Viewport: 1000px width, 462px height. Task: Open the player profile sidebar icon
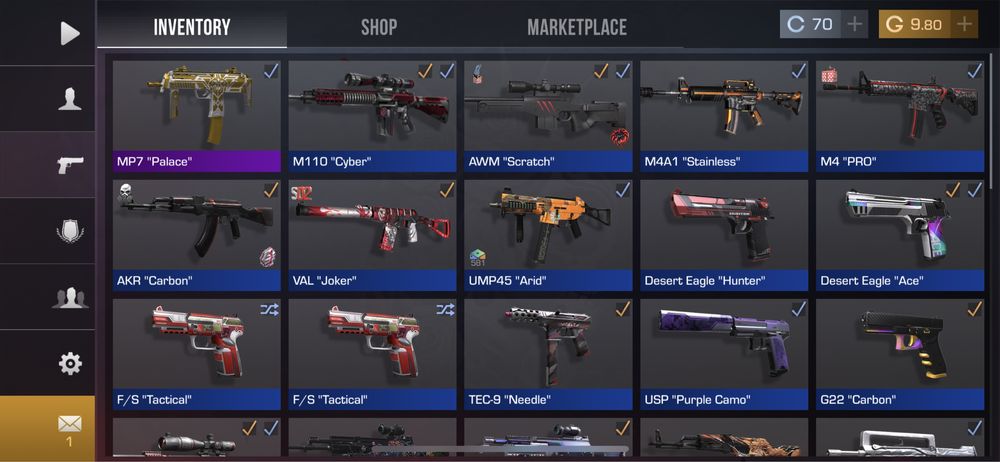(x=69, y=98)
